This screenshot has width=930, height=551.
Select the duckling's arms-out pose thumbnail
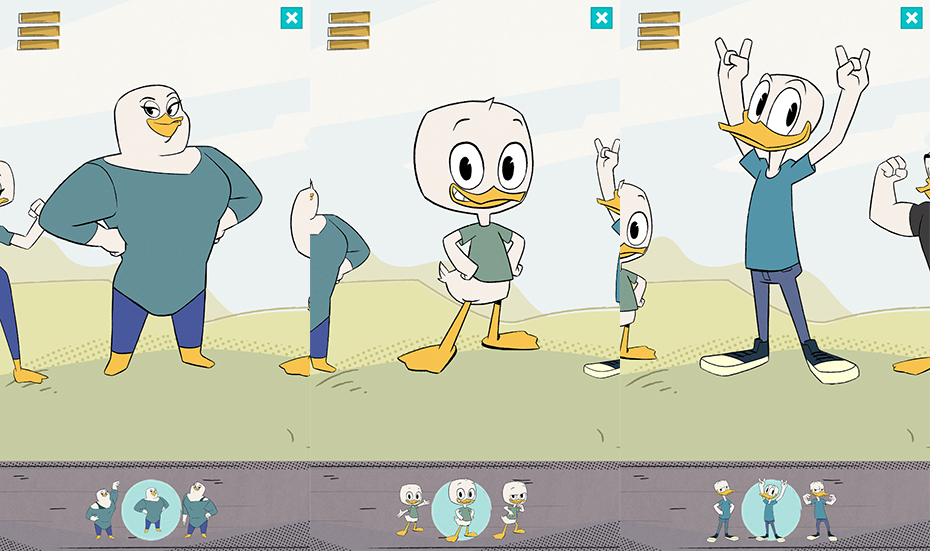click(x=411, y=510)
